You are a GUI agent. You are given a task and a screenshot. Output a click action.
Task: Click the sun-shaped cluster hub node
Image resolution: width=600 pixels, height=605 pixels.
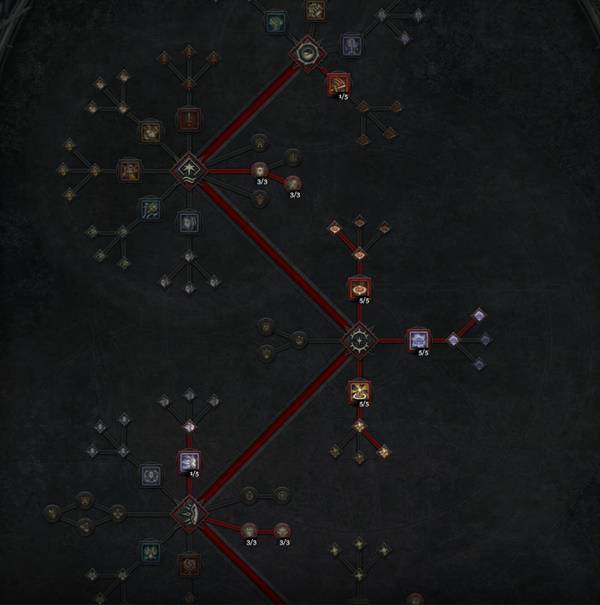pyautogui.click(x=359, y=340)
